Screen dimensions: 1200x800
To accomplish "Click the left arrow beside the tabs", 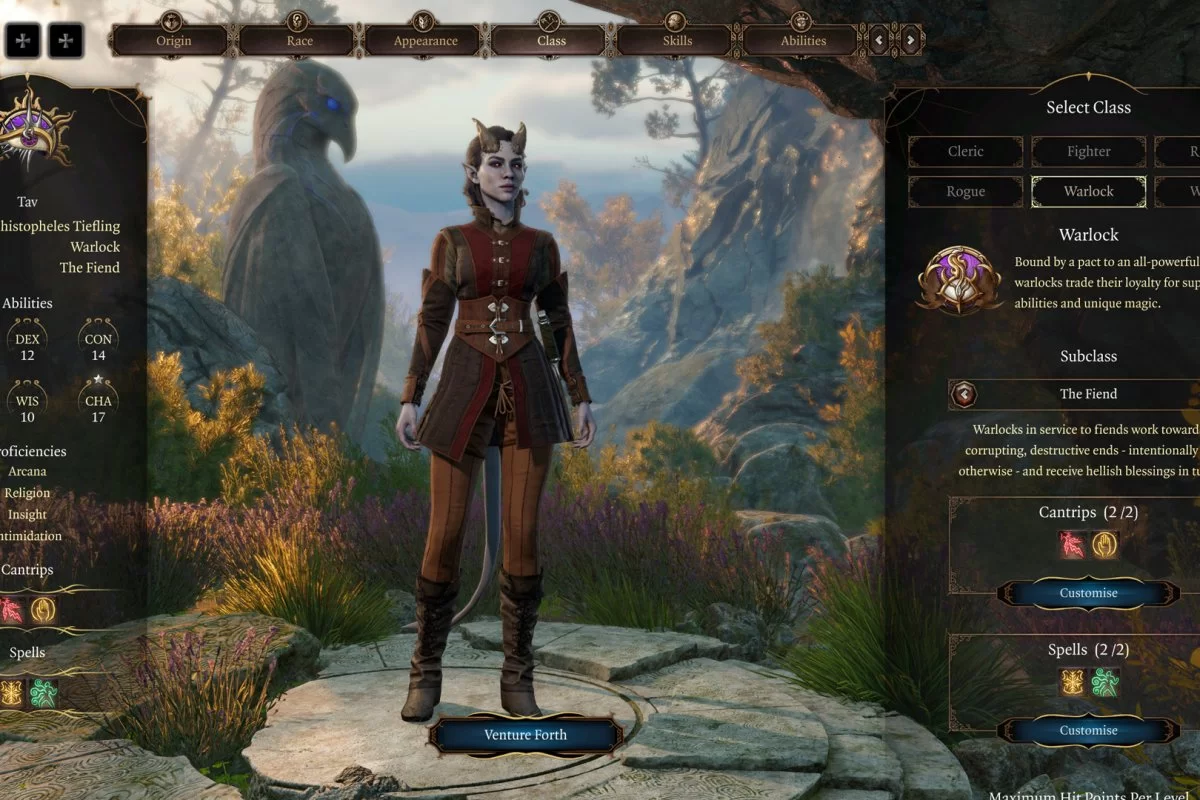I will pyautogui.click(x=879, y=41).
